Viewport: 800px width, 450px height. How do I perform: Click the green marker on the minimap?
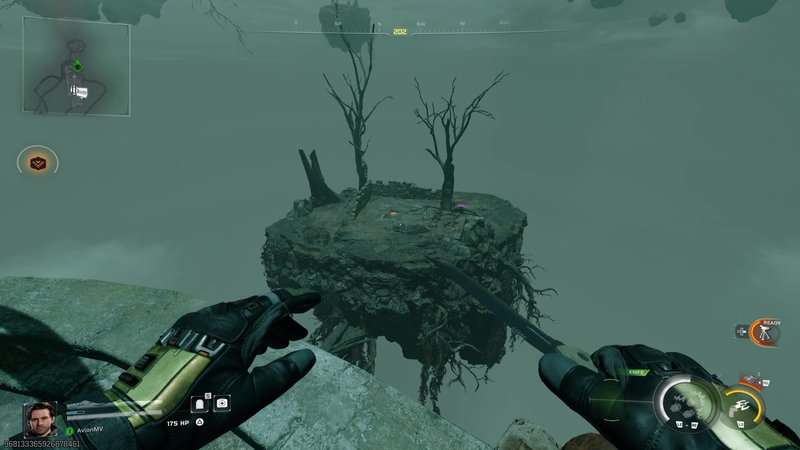pos(77,66)
